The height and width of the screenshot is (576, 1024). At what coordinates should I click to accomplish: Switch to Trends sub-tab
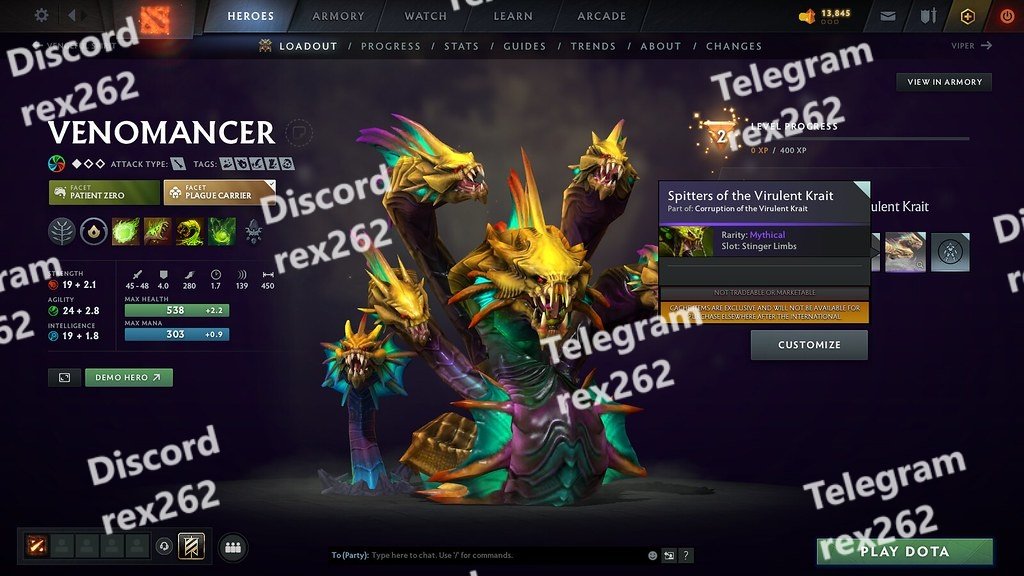point(593,46)
